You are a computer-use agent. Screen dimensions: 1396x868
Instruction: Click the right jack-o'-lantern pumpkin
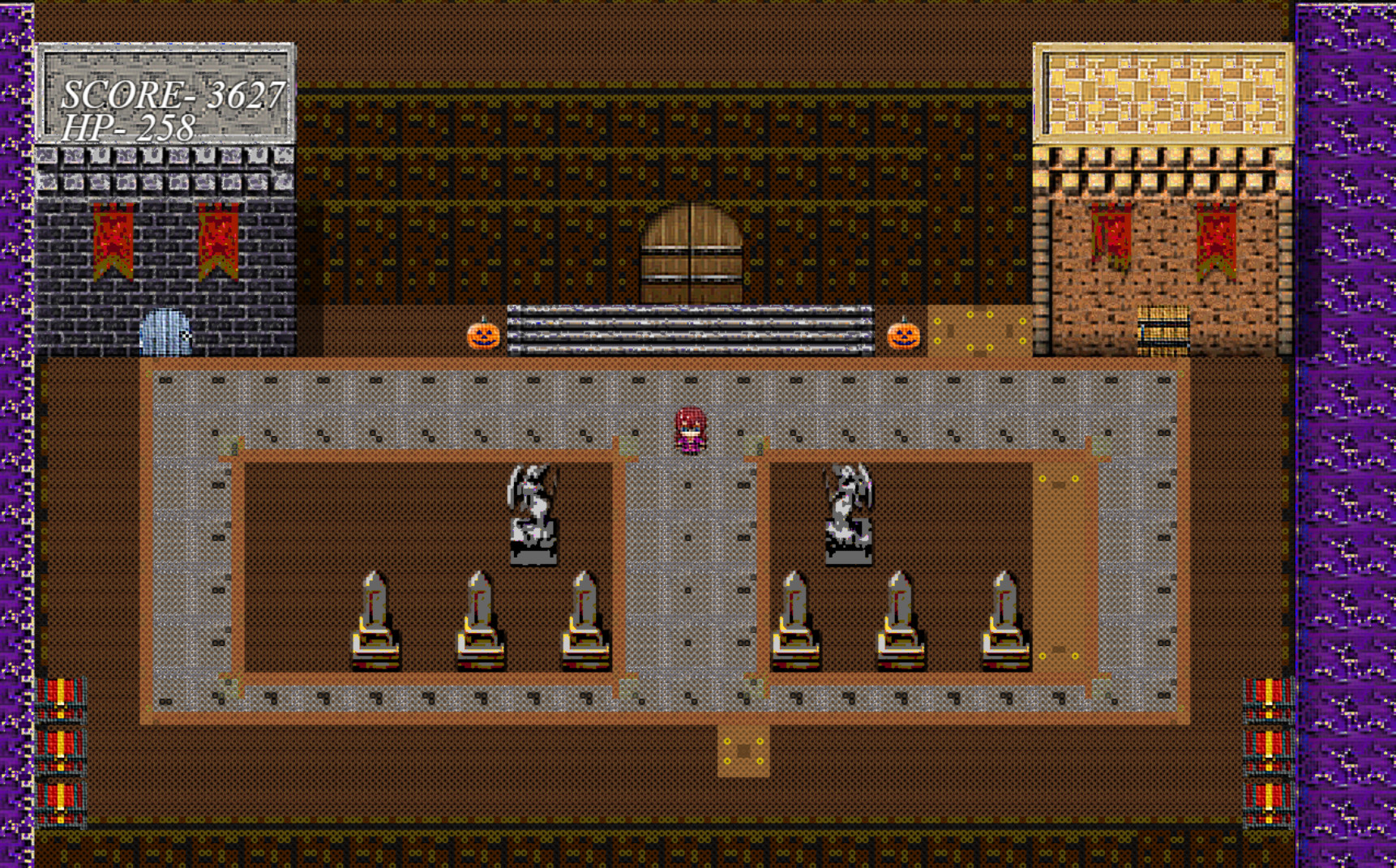[x=902, y=336]
